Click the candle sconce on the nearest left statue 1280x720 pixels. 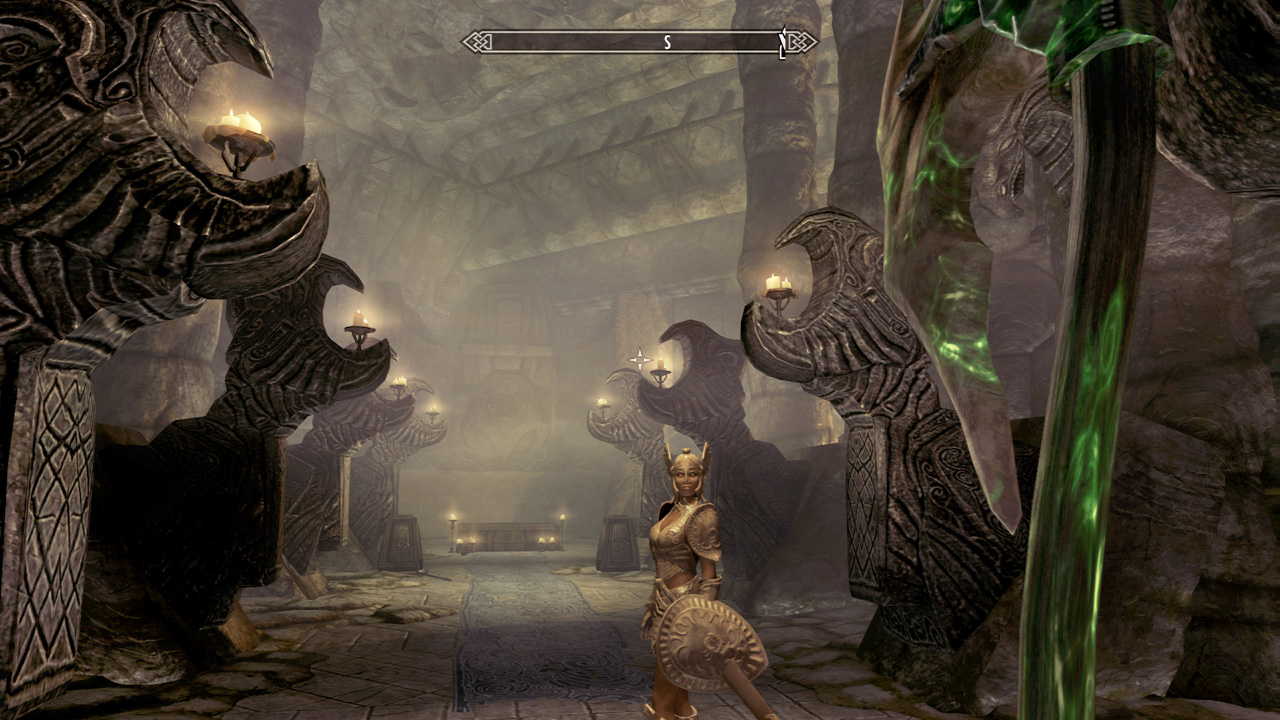click(x=237, y=133)
